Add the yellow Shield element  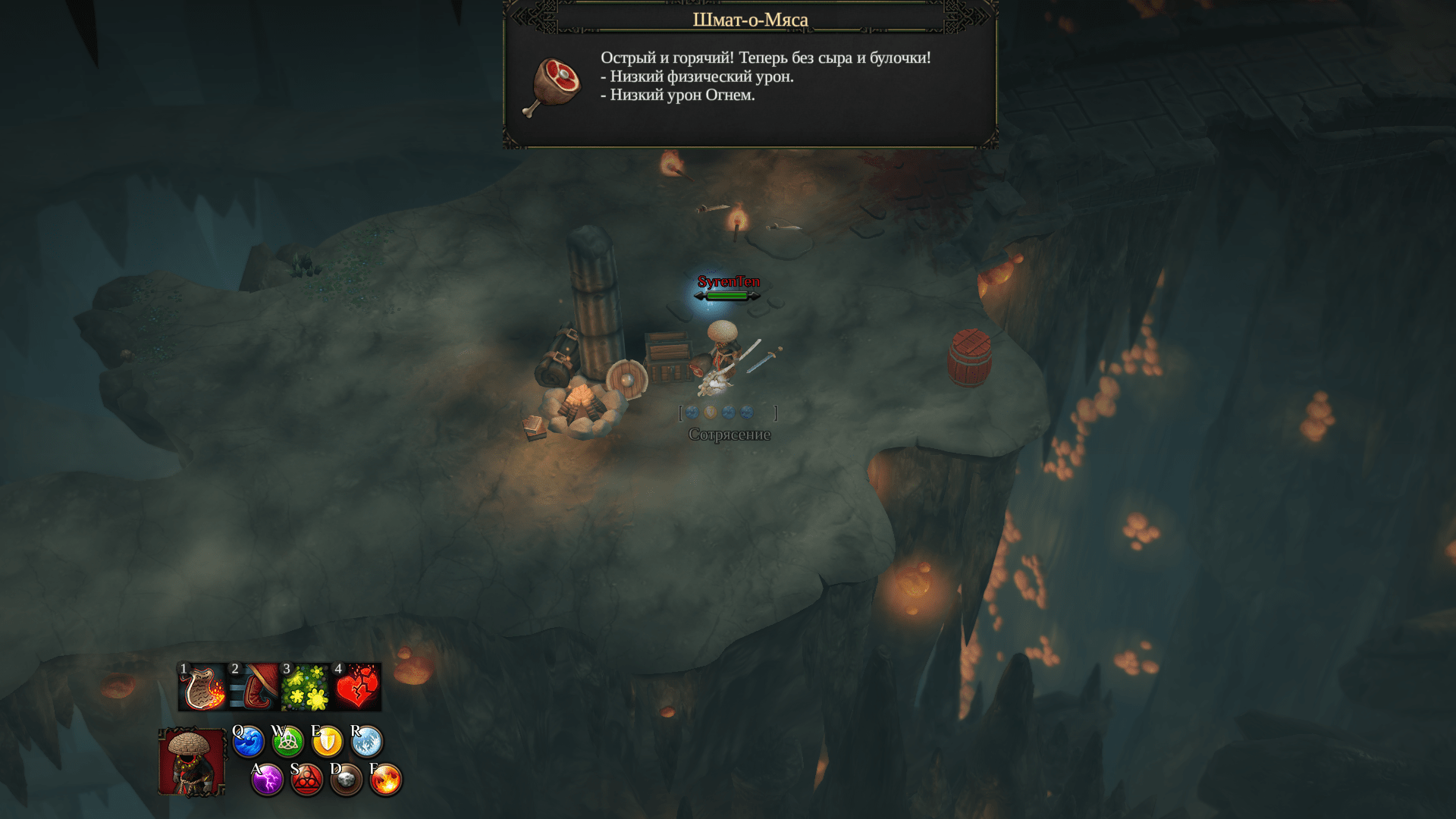click(327, 742)
